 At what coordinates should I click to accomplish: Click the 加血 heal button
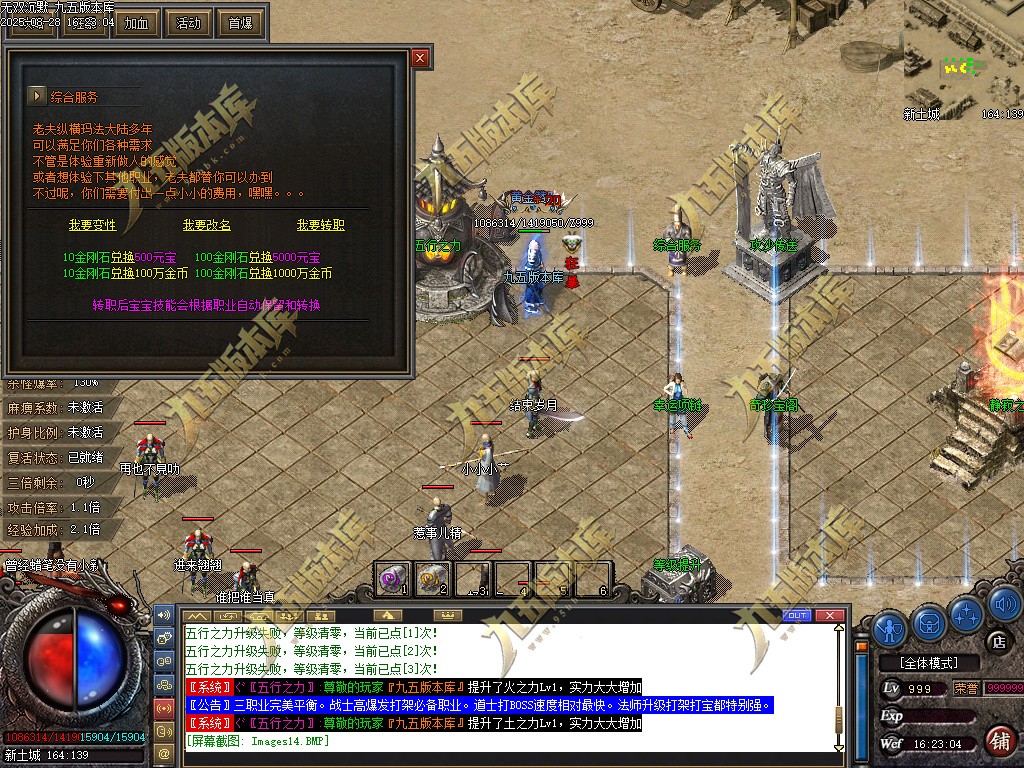(x=137, y=23)
